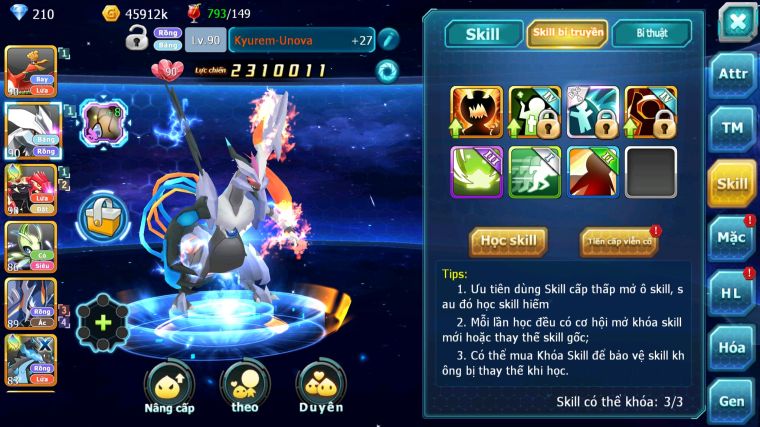Edit name using the feather pen icon
Image resolution: width=760 pixels, height=427 pixels.
tap(389, 39)
